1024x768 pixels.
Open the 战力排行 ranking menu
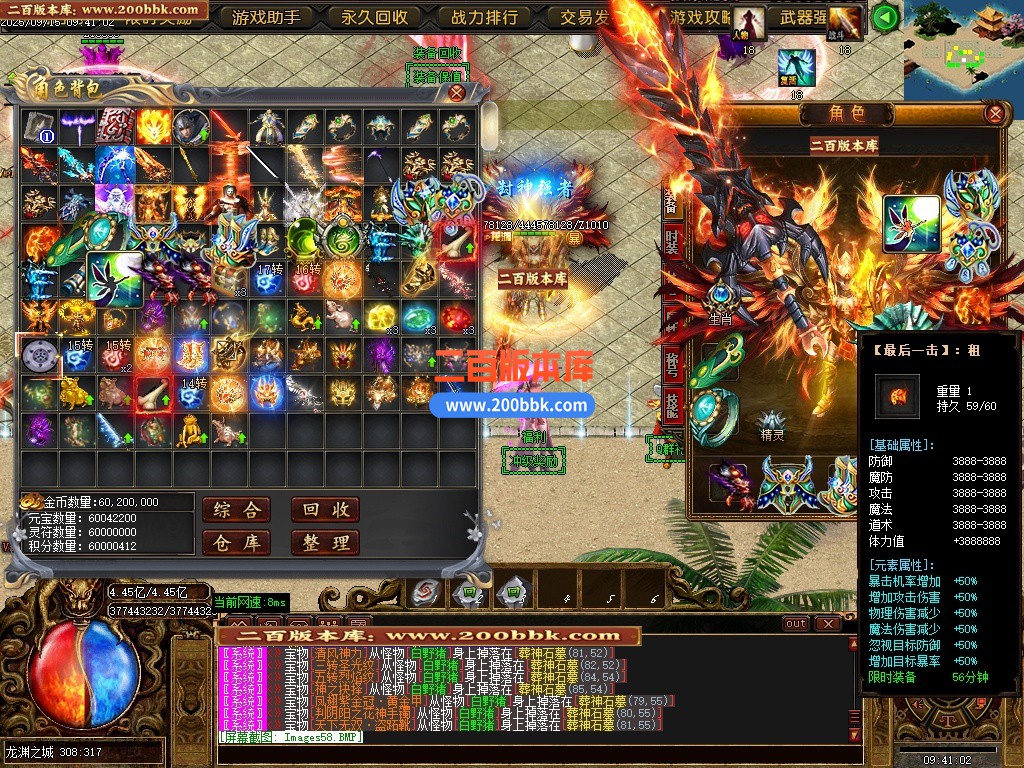click(x=484, y=17)
